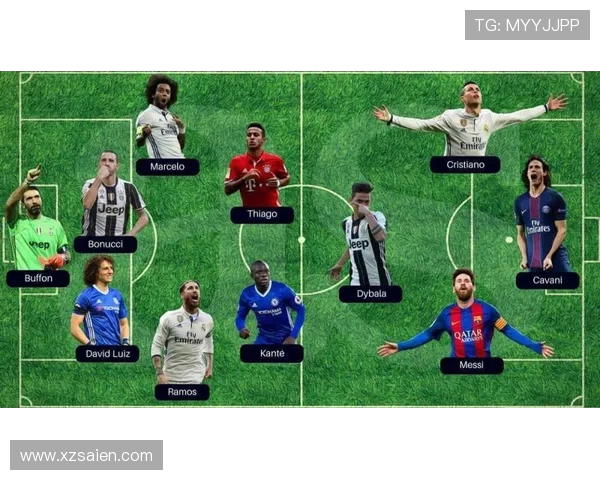This screenshot has height=480, width=600.
Task: Select the Kanté player label
Action: point(271,353)
